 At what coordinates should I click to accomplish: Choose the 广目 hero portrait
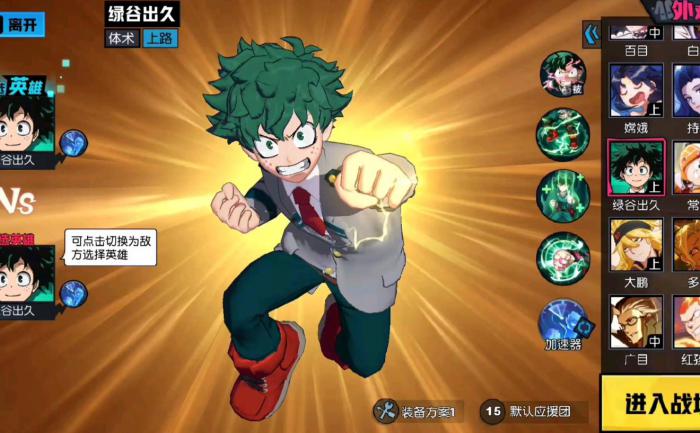(635, 322)
